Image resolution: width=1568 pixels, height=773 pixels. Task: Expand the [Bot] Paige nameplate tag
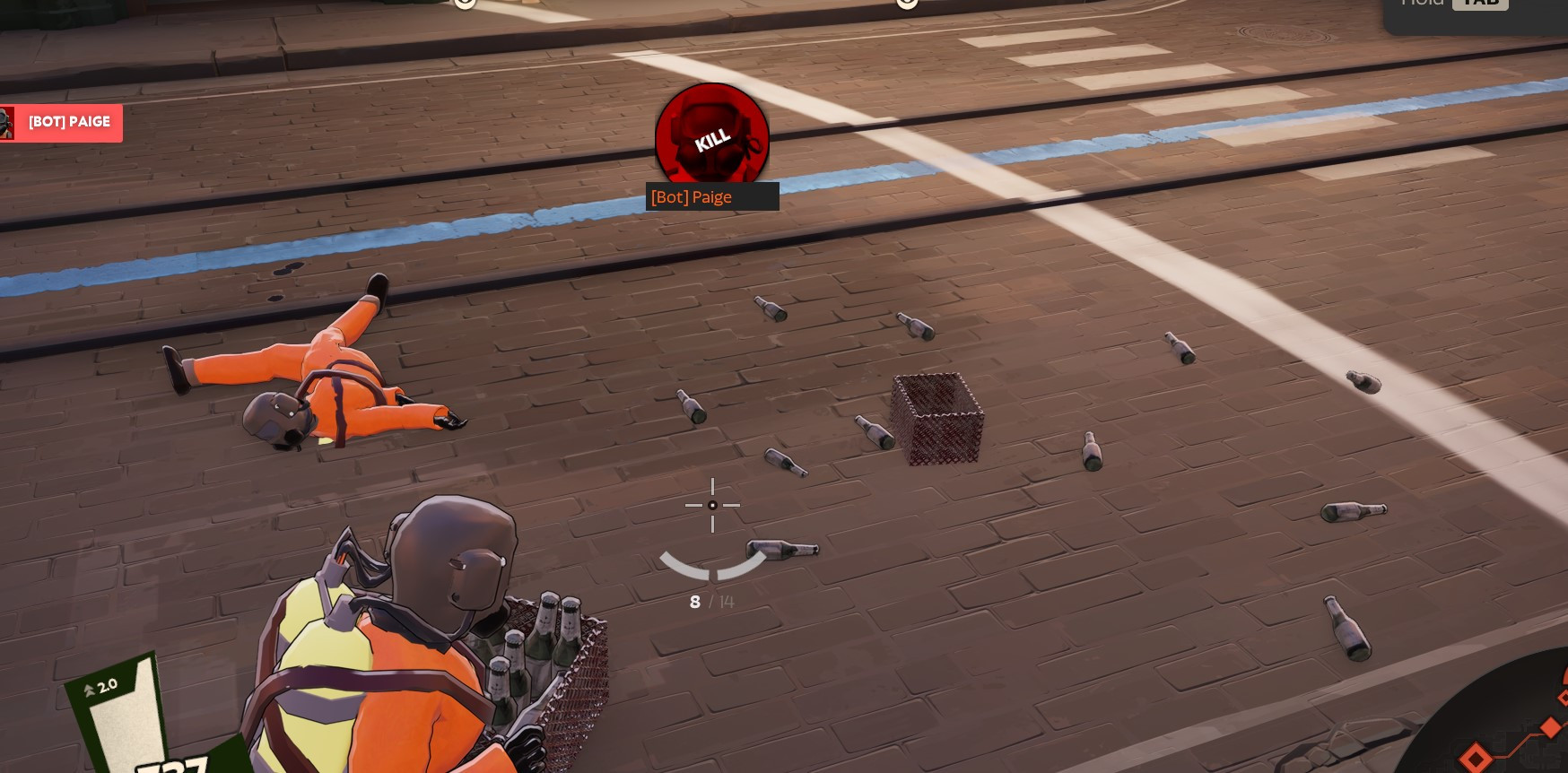(x=712, y=197)
